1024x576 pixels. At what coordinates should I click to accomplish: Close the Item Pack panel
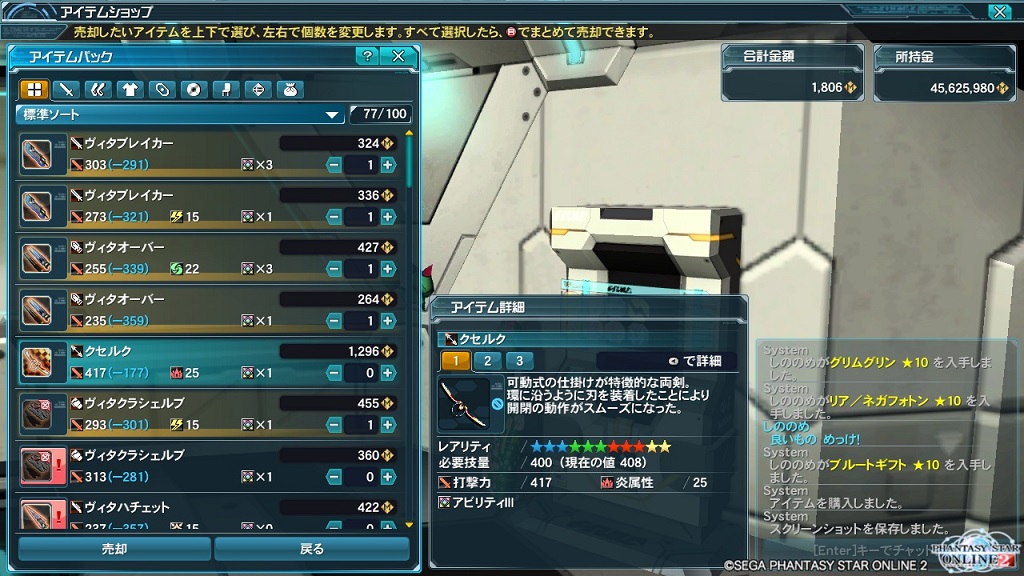pos(398,56)
